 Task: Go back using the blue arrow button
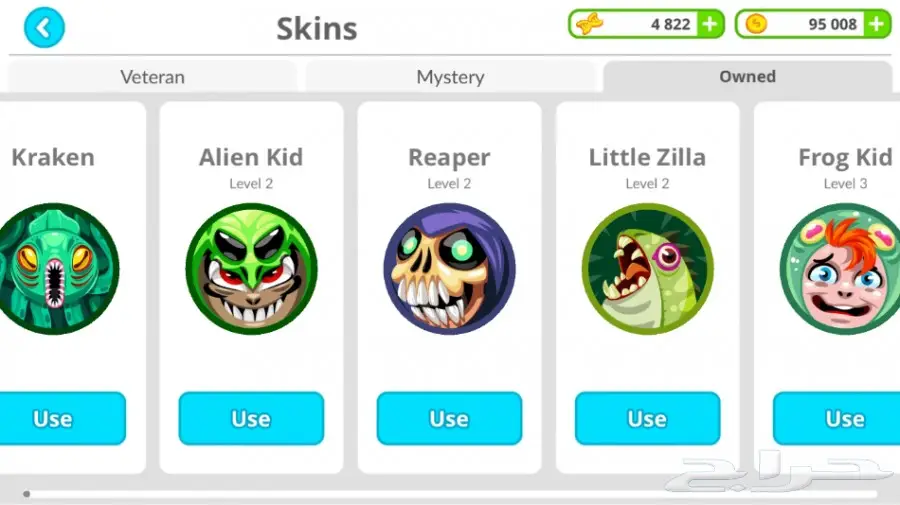tap(44, 28)
